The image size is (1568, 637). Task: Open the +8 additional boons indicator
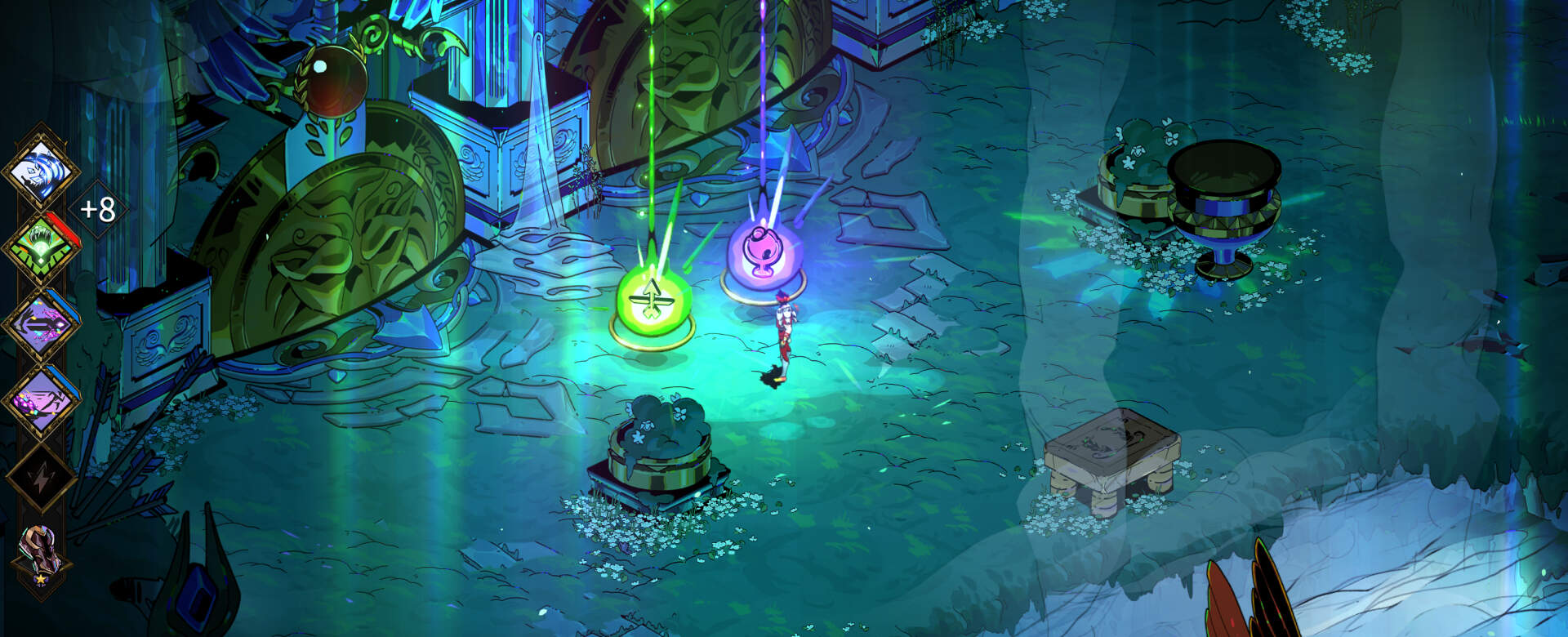[97, 210]
